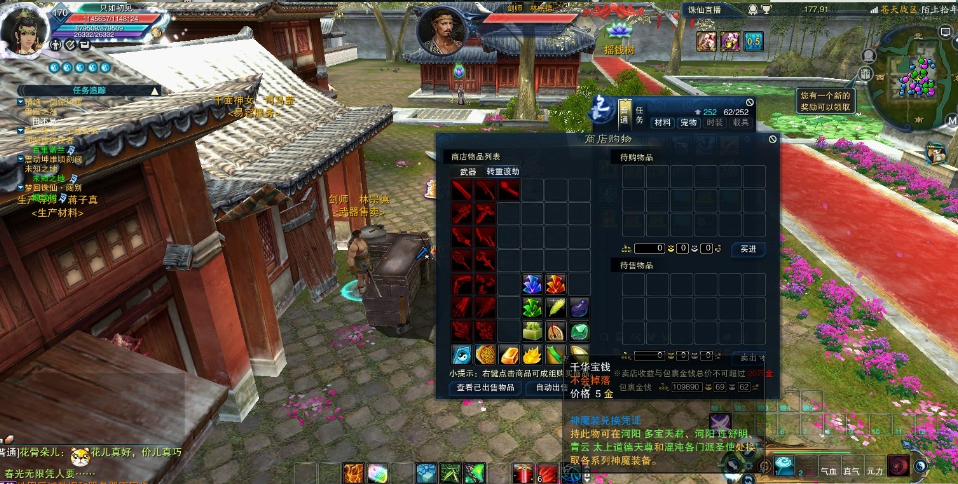
Task: Select the purple eggplant shop item
Action: click(x=580, y=308)
